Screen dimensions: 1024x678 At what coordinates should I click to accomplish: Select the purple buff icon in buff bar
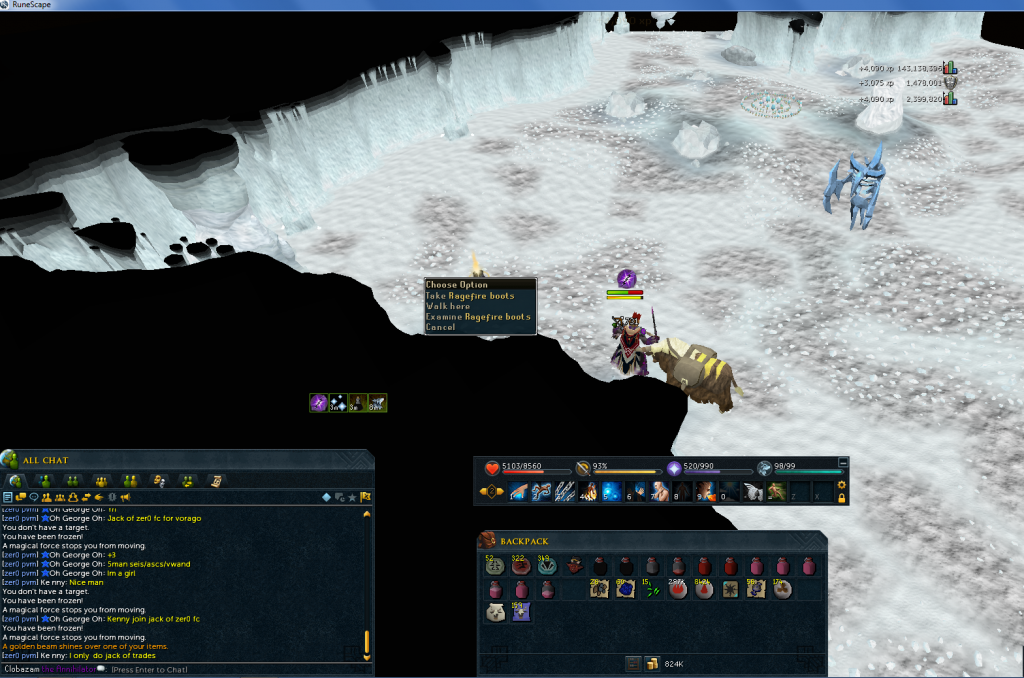pyautogui.click(x=319, y=403)
